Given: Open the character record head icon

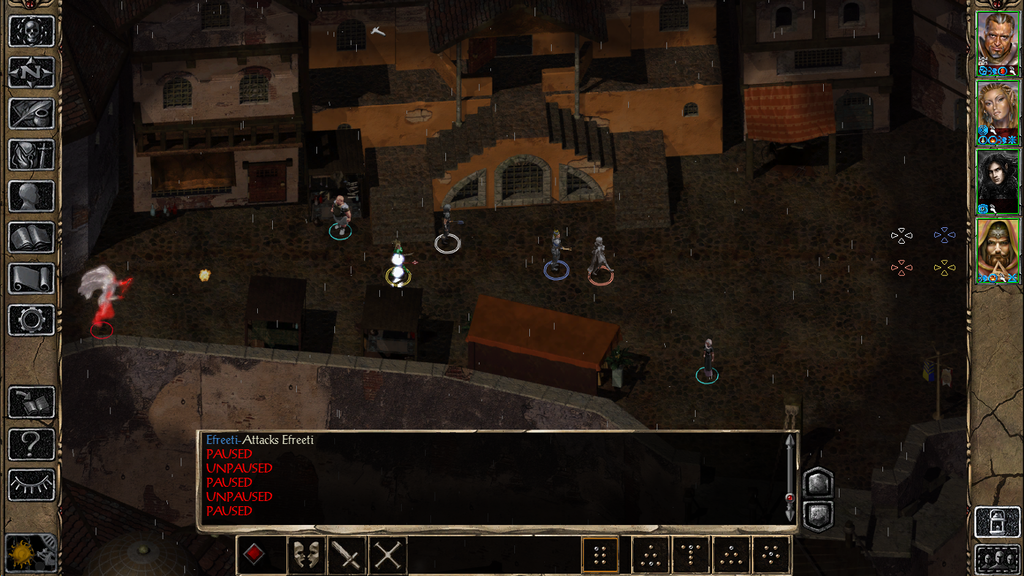Looking at the screenshot, I should pyautogui.click(x=31, y=196).
